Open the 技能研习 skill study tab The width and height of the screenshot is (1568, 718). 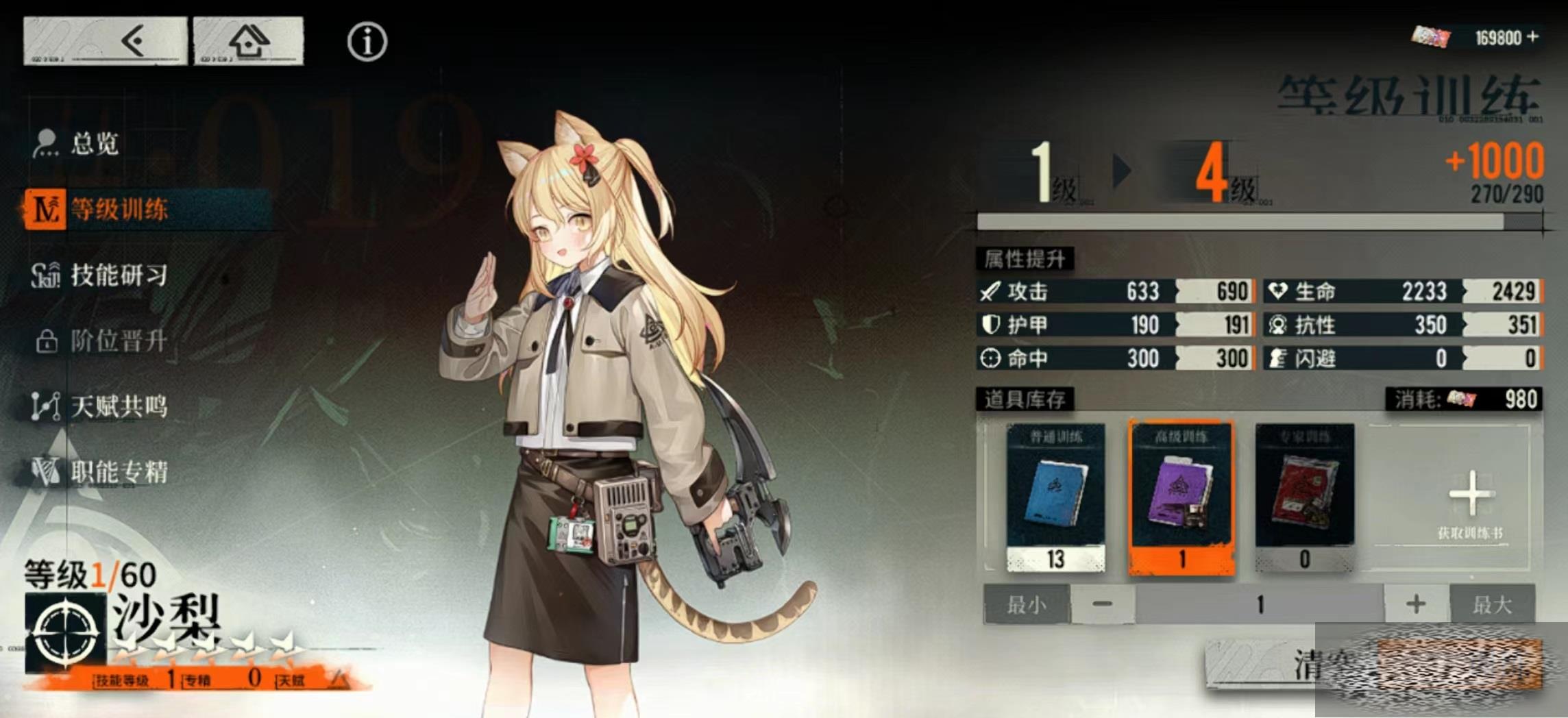(119, 275)
